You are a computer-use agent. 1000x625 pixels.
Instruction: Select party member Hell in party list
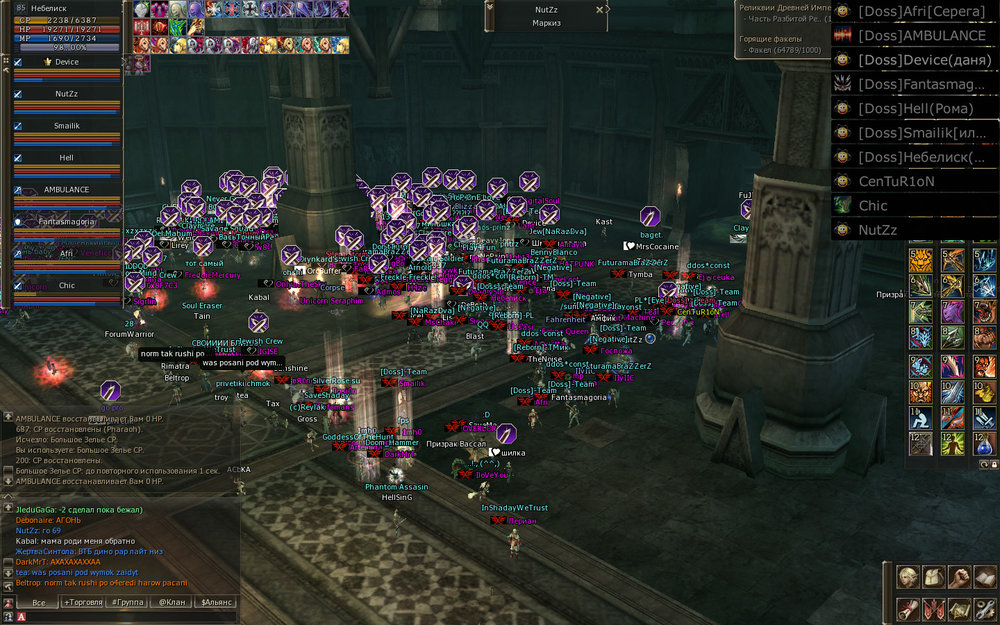(x=67, y=158)
